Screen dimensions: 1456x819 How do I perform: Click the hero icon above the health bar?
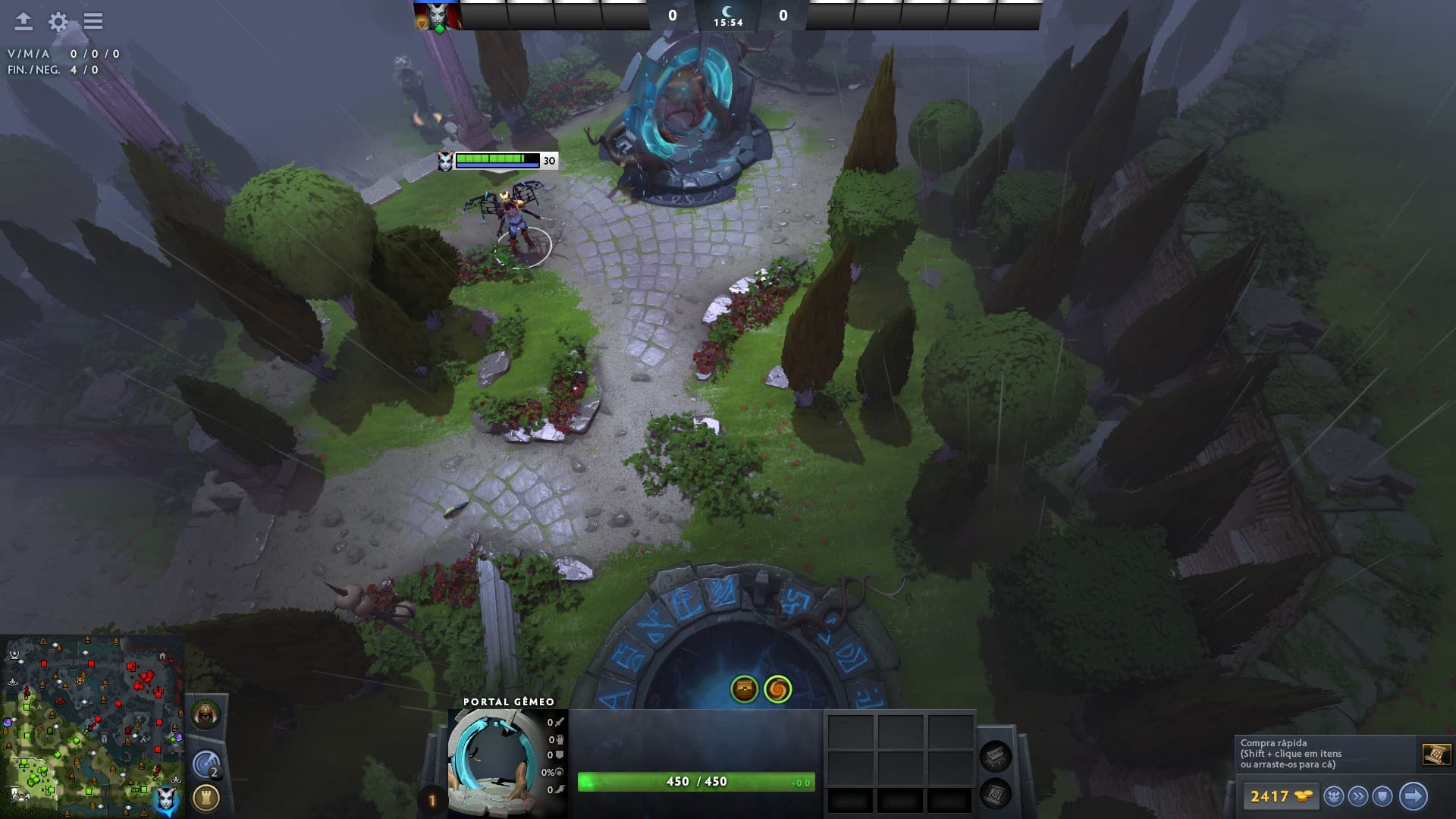click(x=445, y=161)
